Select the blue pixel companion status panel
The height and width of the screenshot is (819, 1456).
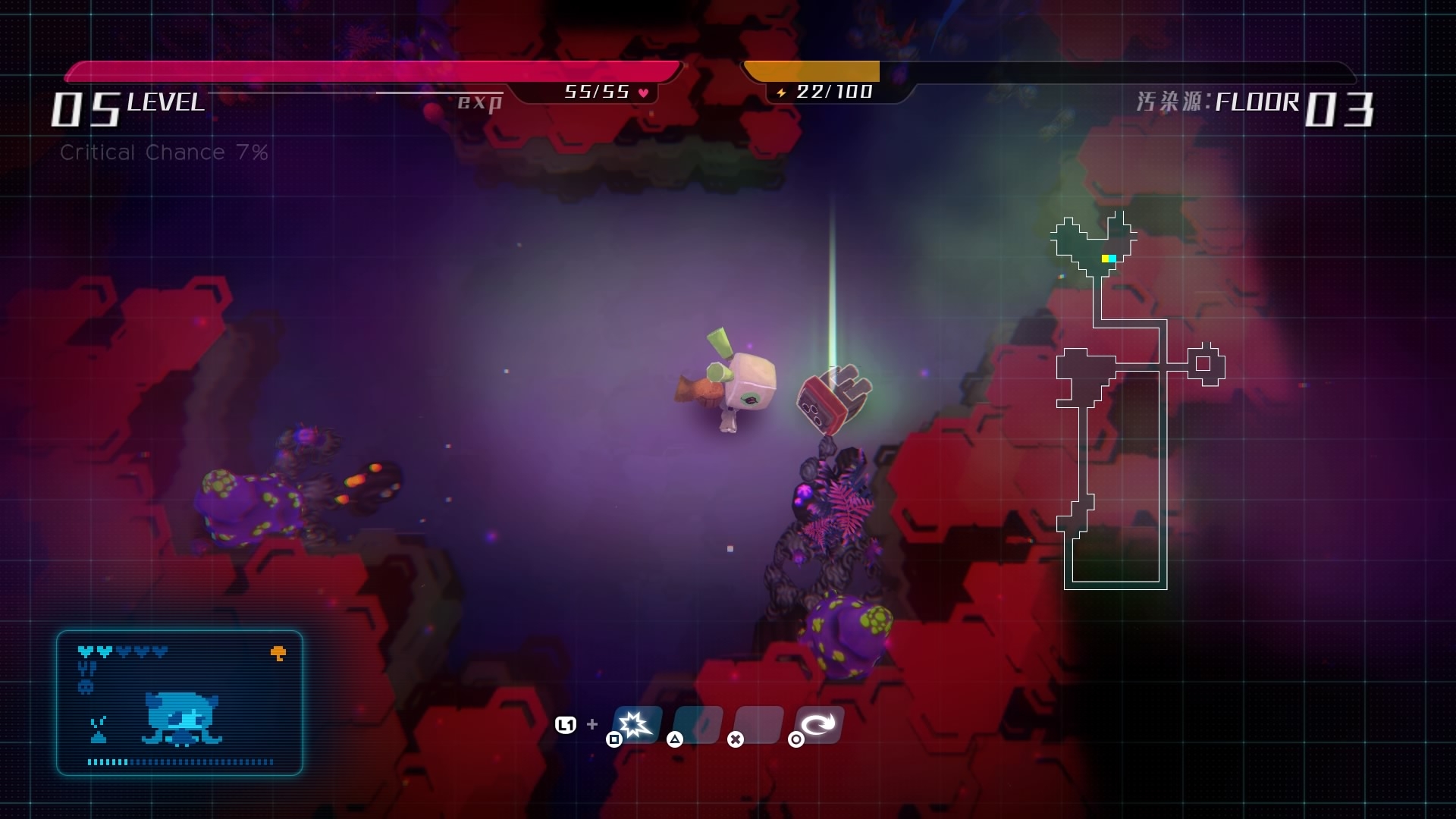180,703
